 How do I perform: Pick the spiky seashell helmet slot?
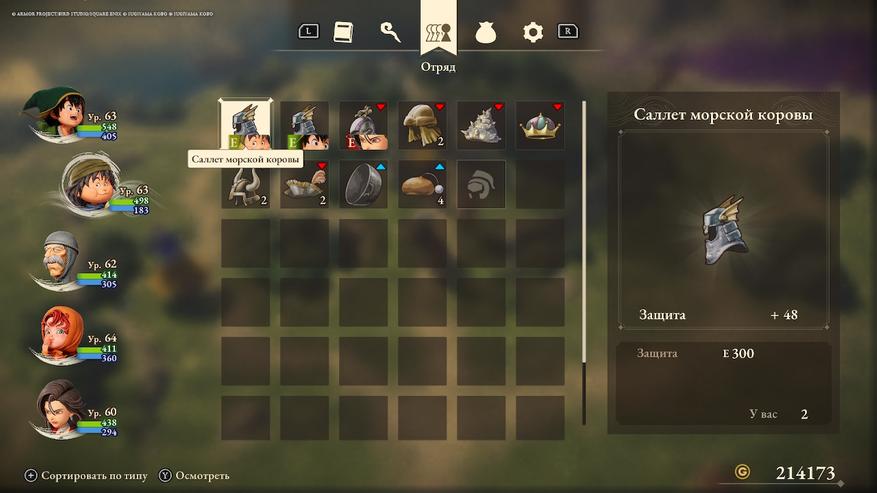coord(481,125)
